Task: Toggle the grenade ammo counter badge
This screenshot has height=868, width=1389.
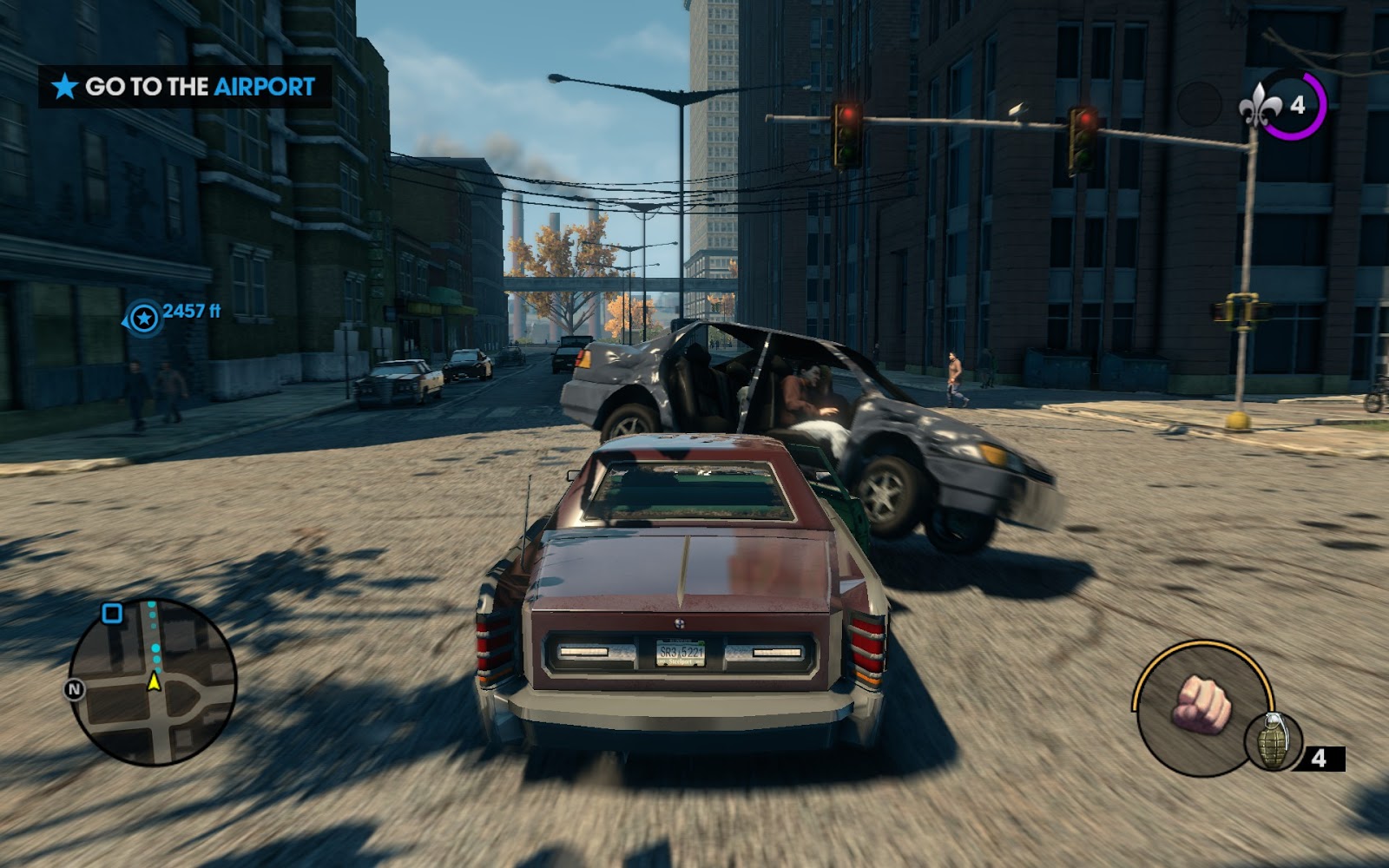Action: coord(1320,758)
